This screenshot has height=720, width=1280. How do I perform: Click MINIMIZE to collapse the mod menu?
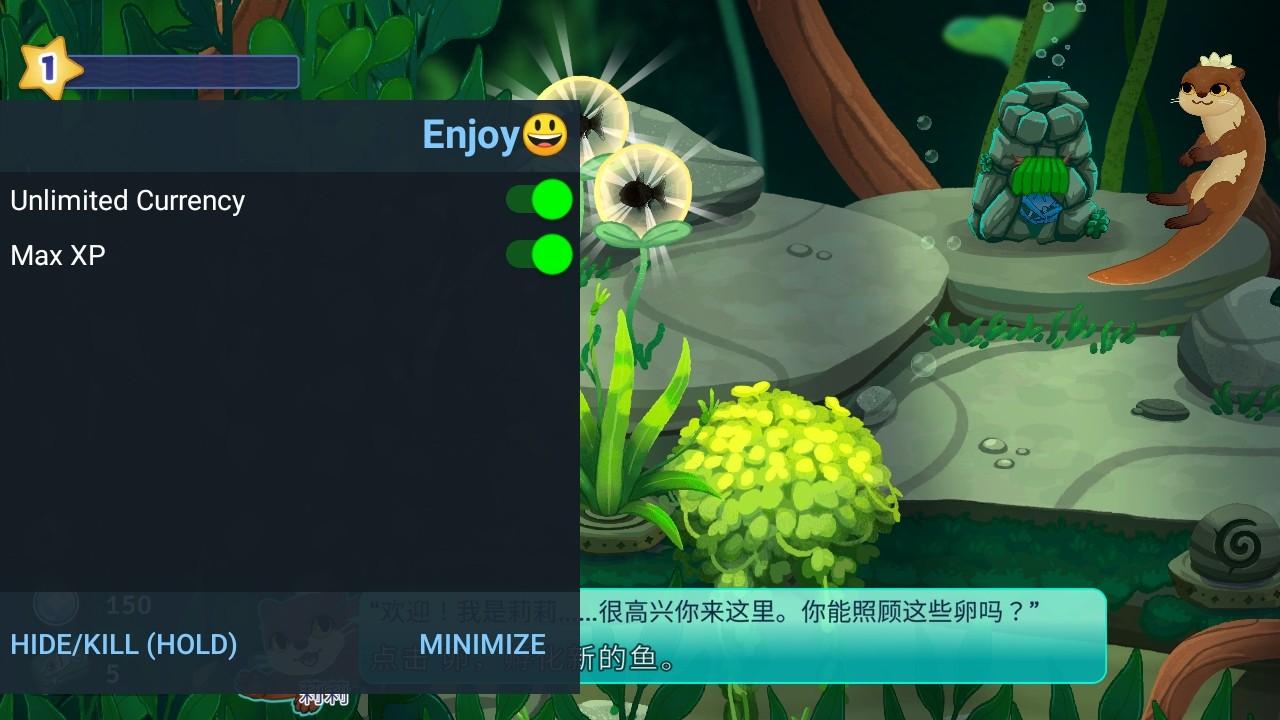pyautogui.click(x=481, y=645)
